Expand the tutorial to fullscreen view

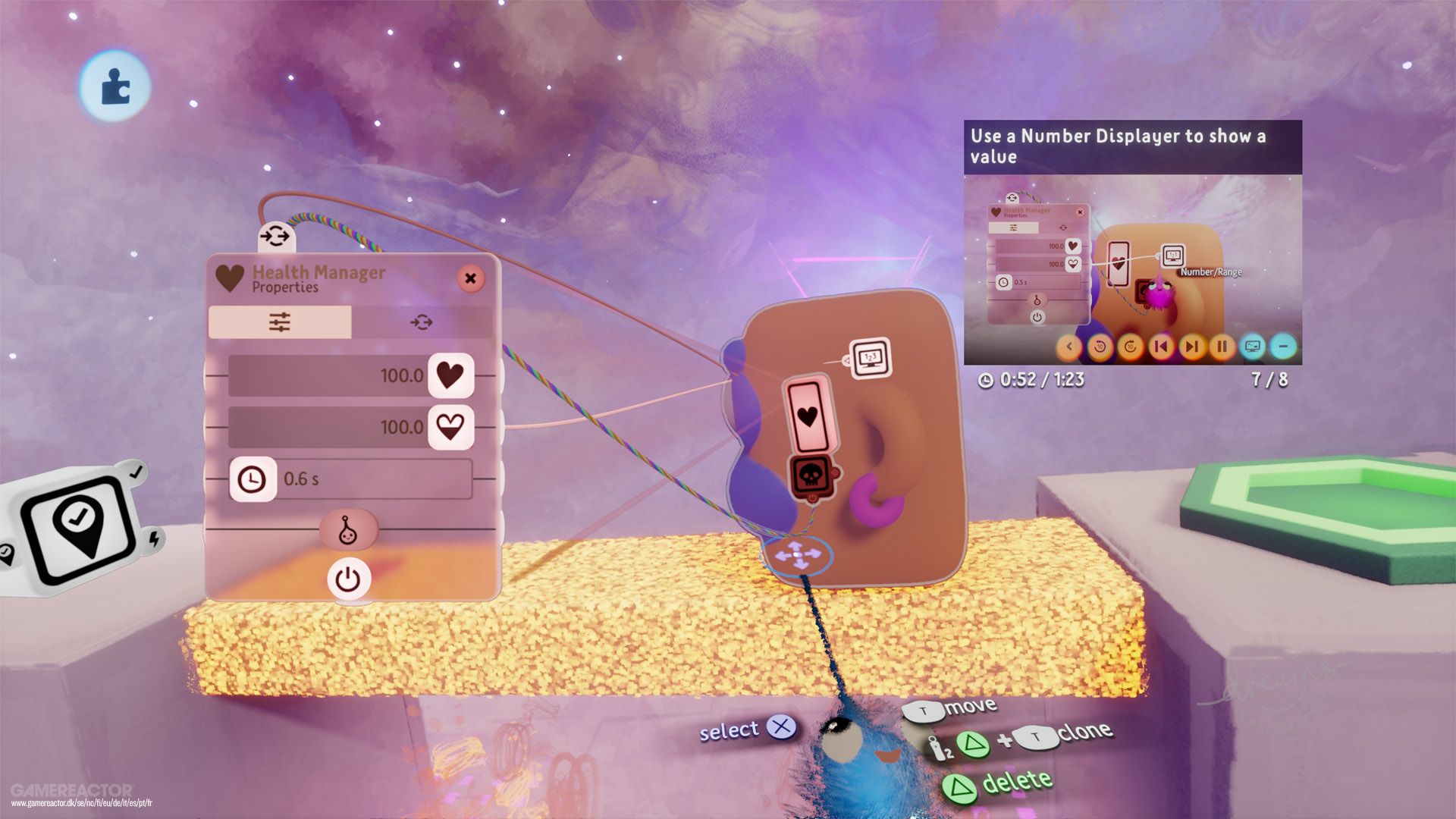pos(1251,347)
